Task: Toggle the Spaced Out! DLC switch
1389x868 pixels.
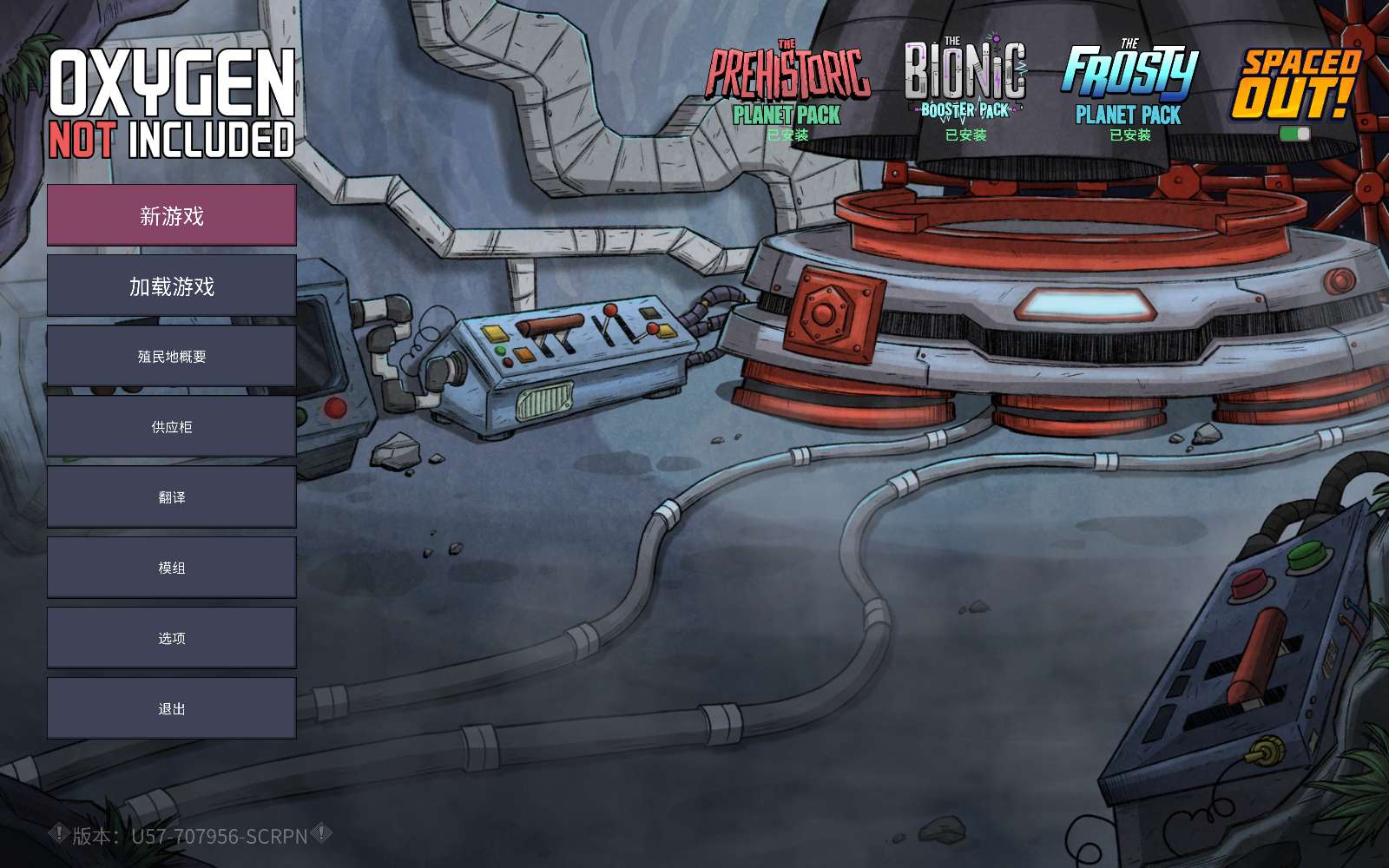Action: coord(1294,134)
